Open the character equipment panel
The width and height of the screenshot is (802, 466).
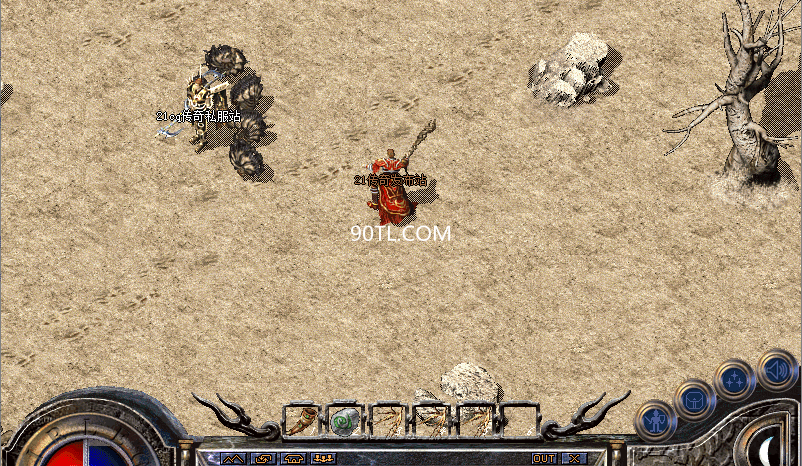(655, 420)
